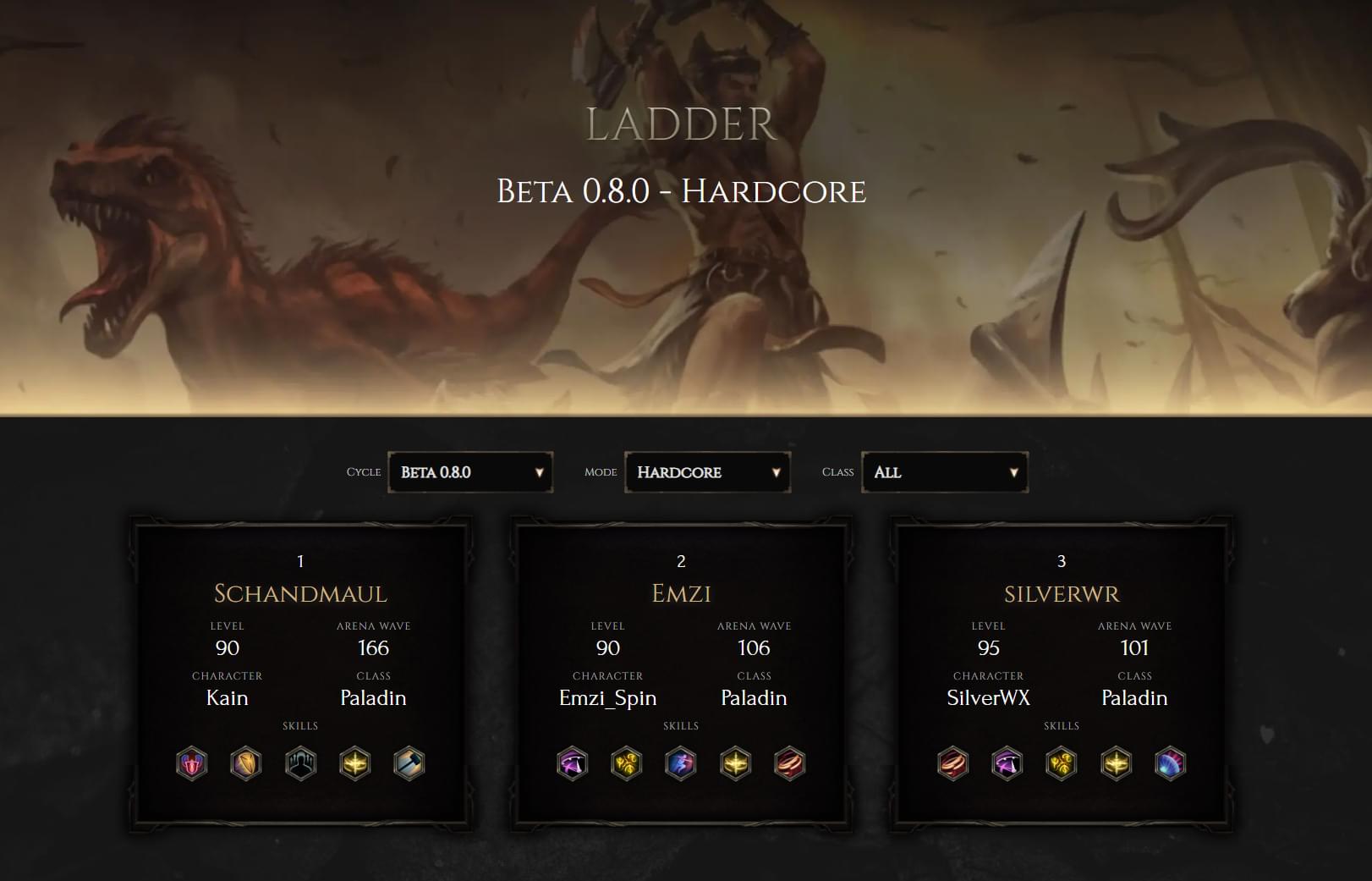Open the Cycle dropdown showing Beta 0.8.0
This screenshot has height=881, width=1372.
click(469, 472)
